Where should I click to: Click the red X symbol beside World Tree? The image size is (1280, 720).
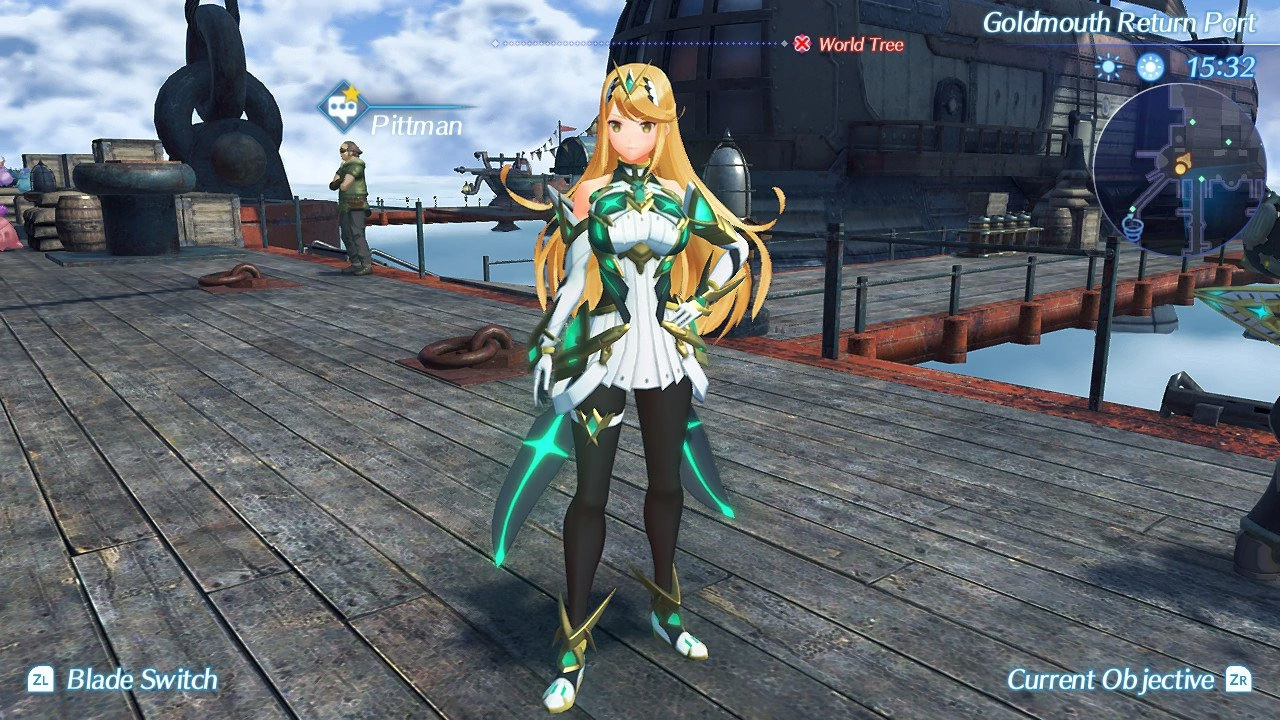[802, 44]
